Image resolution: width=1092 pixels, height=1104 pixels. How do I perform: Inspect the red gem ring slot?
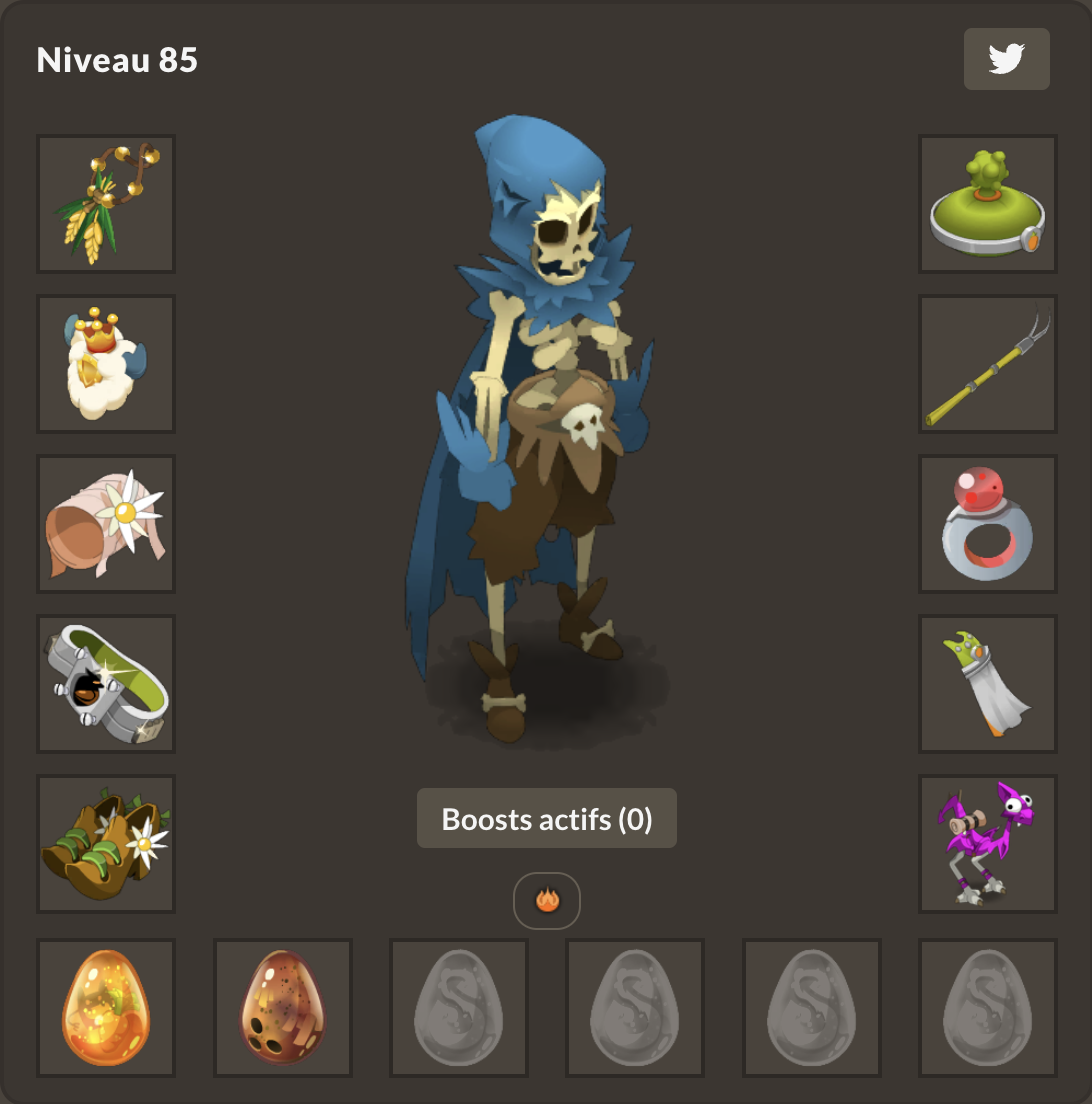(988, 524)
